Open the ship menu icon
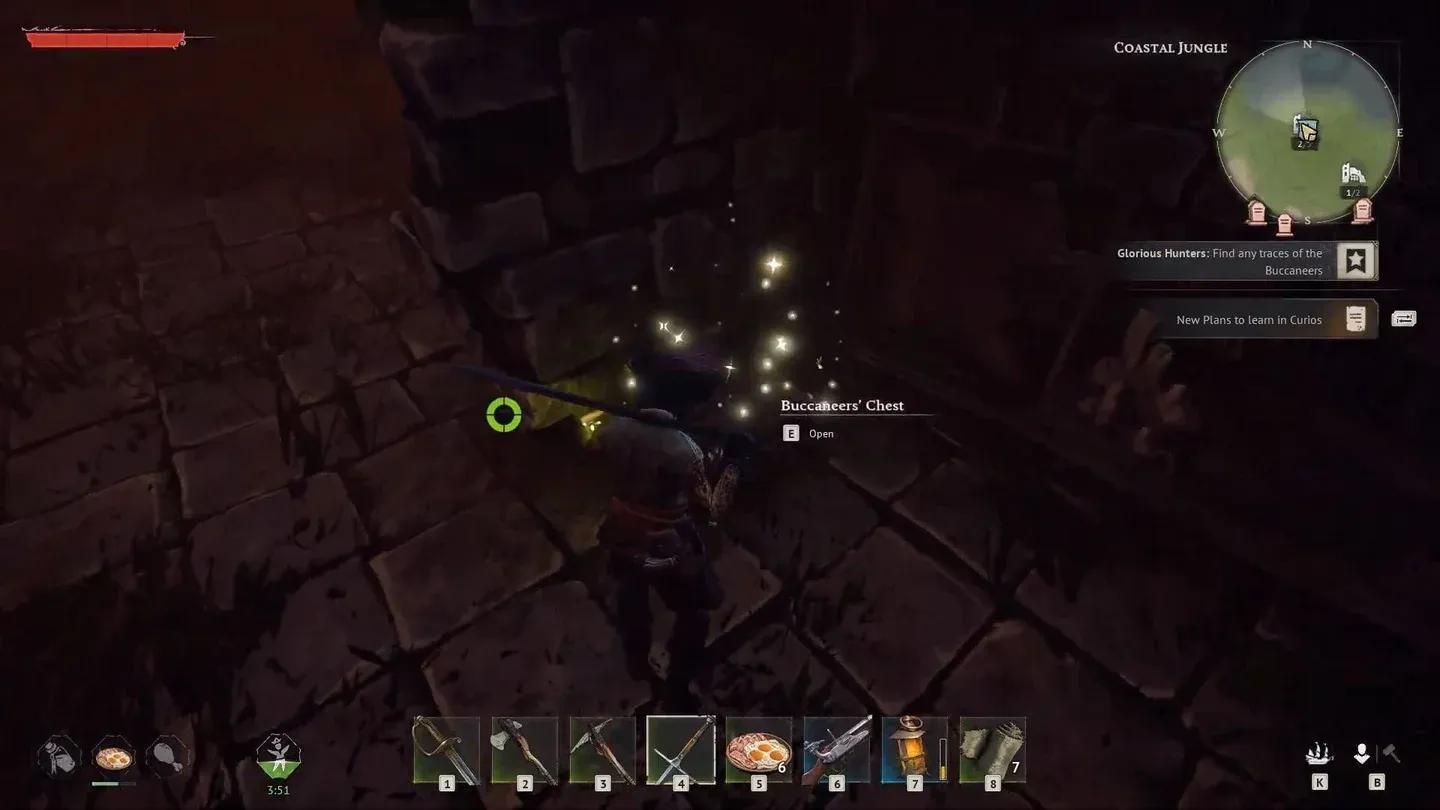Viewport: 1440px width, 810px height. coord(1320,755)
